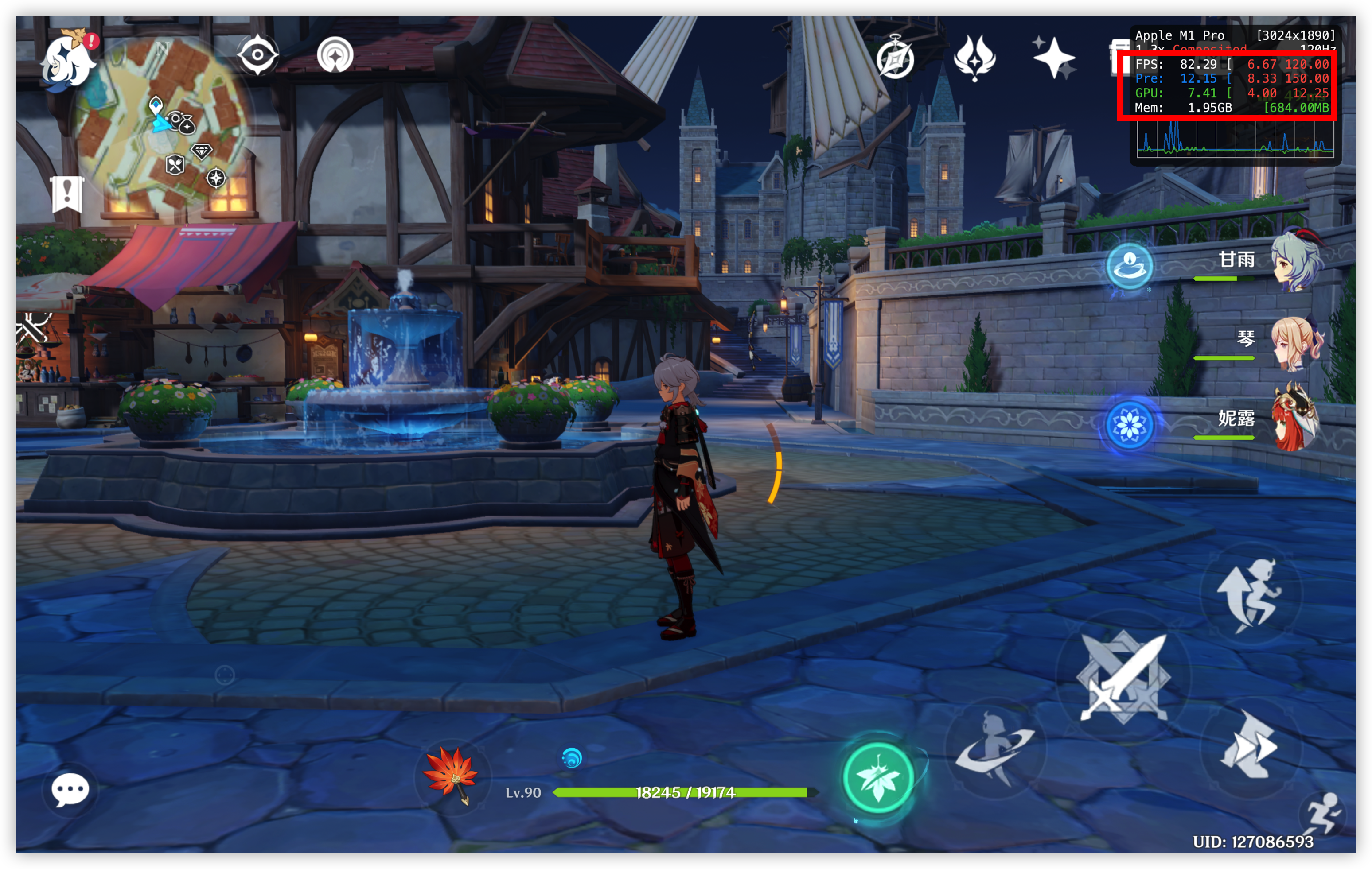Open the events wing emblem icon

(x=974, y=58)
